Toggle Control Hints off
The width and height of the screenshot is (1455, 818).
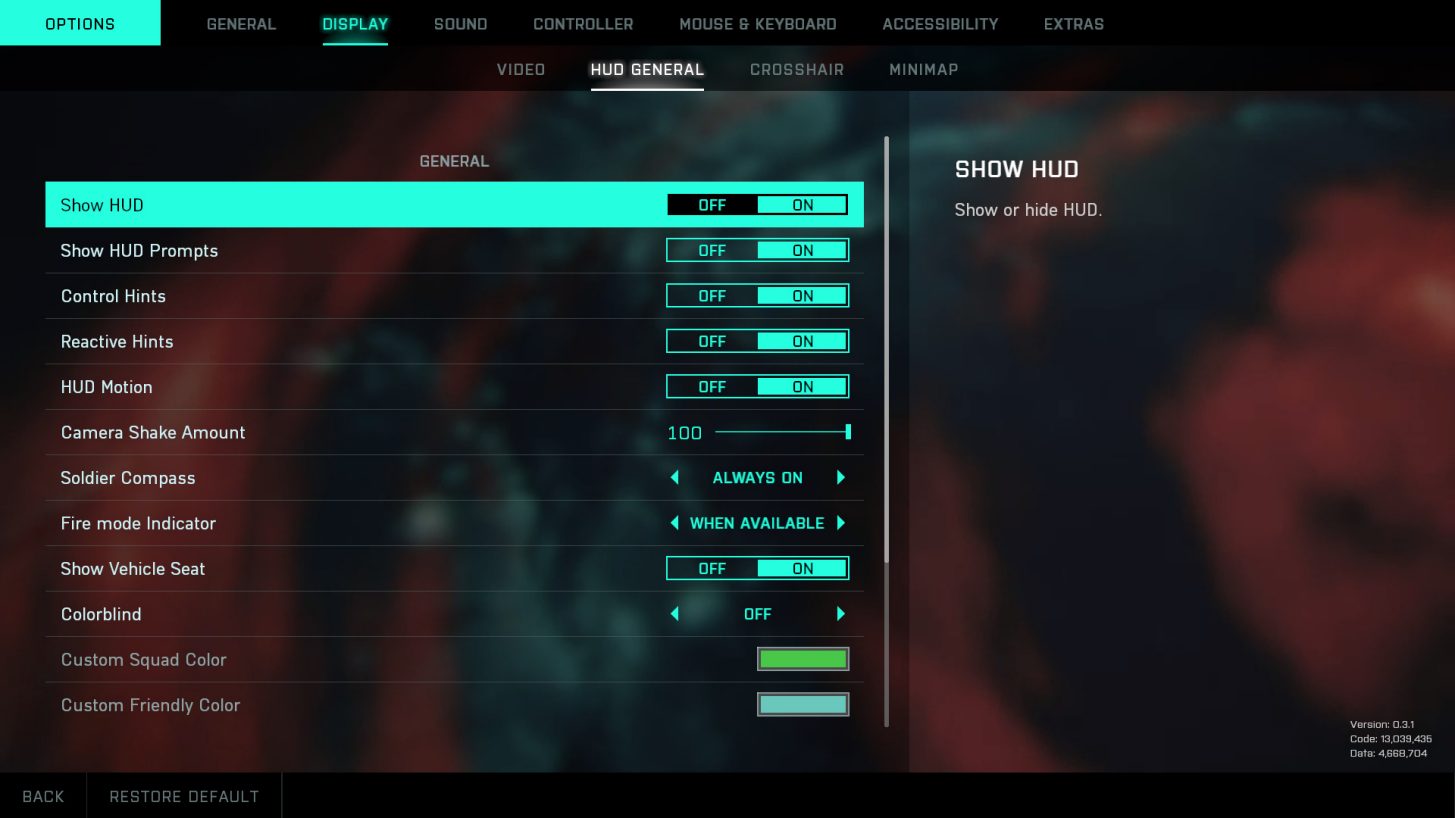tap(711, 295)
